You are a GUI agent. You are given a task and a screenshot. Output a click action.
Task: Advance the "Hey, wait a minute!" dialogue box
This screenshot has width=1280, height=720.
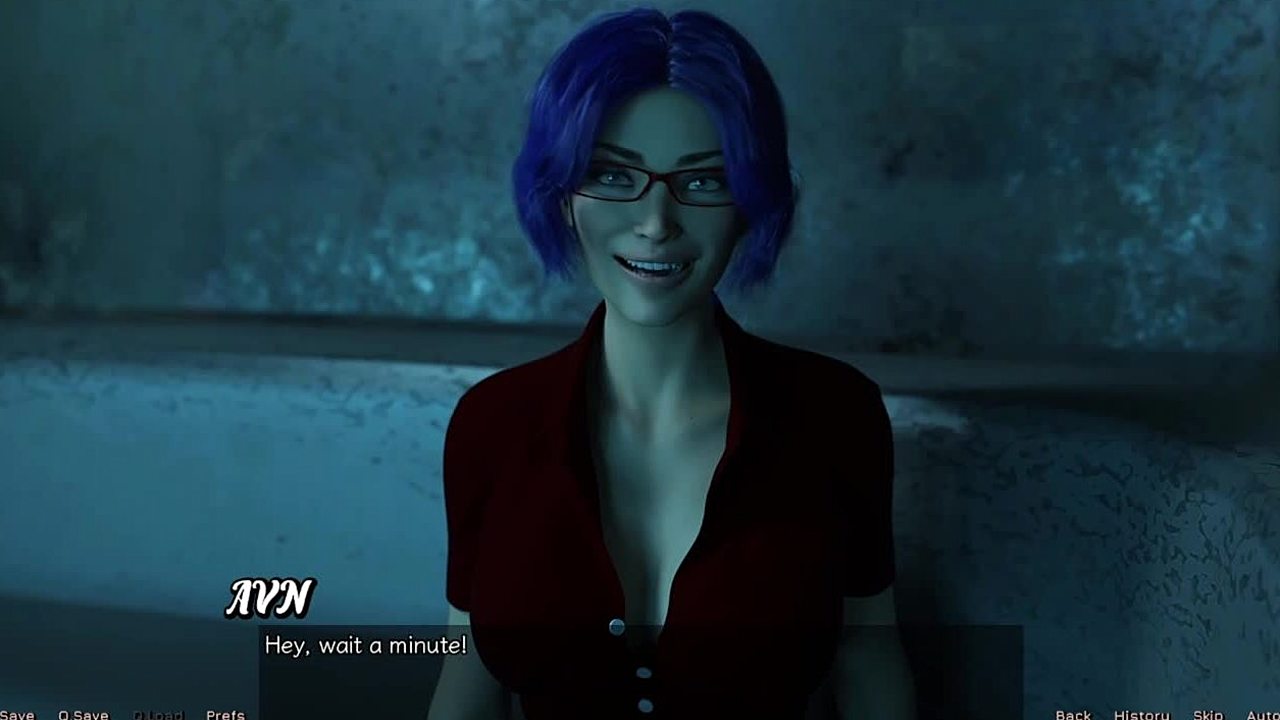(x=640, y=660)
